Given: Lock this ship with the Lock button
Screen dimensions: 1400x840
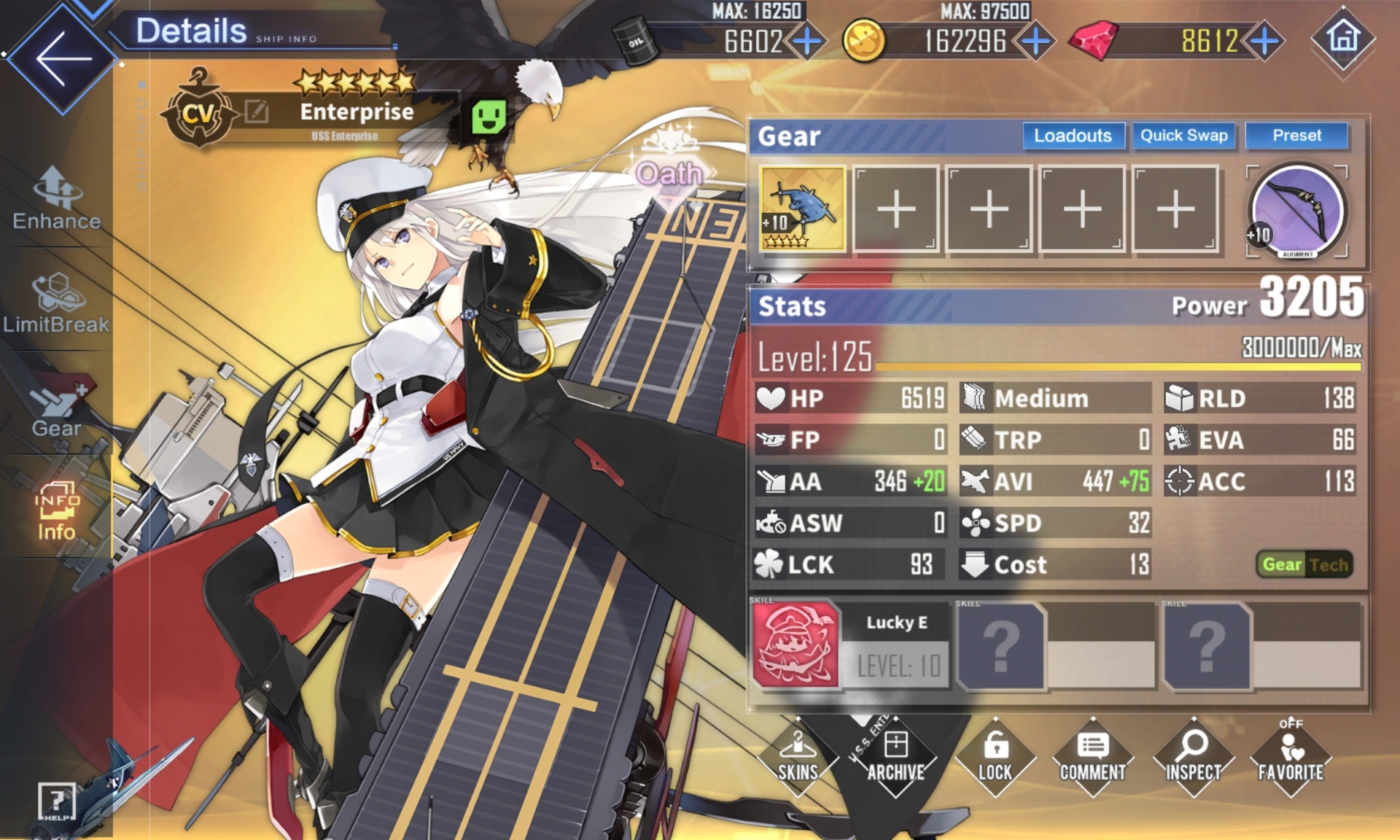Looking at the screenshot, I should point(995,757).
